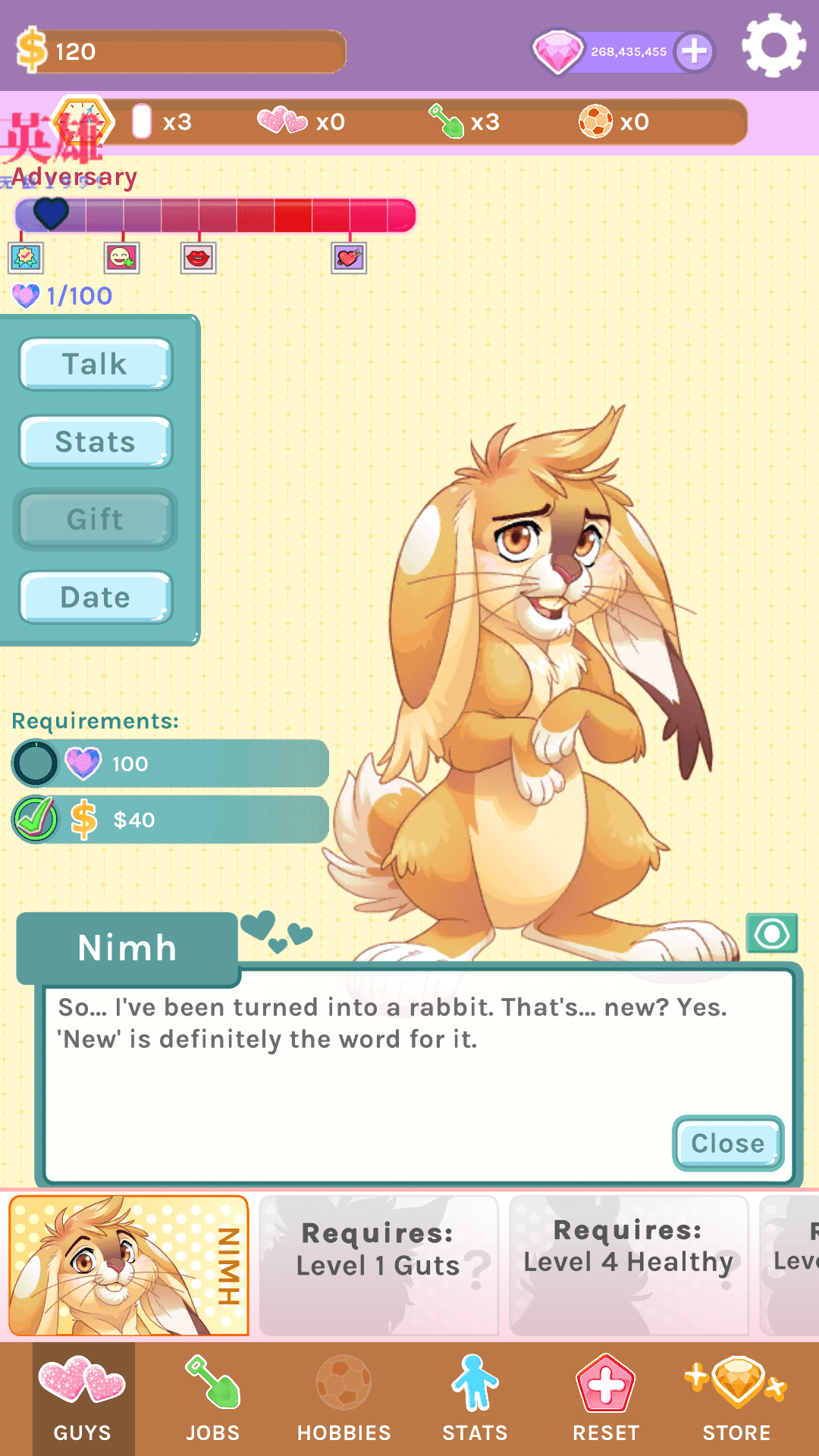Switch to the Jobs tab
819x1456 pixels.
point(213,1400)
